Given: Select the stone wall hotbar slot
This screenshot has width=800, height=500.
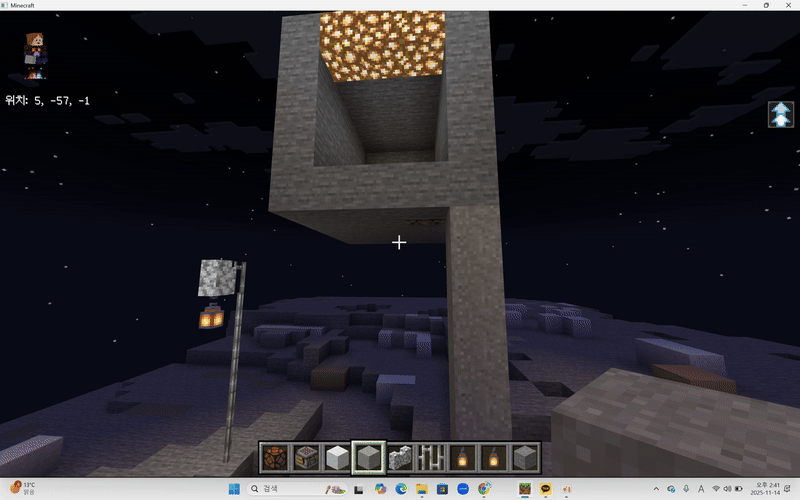Looking at the screenshot, I should click(400, 457).
